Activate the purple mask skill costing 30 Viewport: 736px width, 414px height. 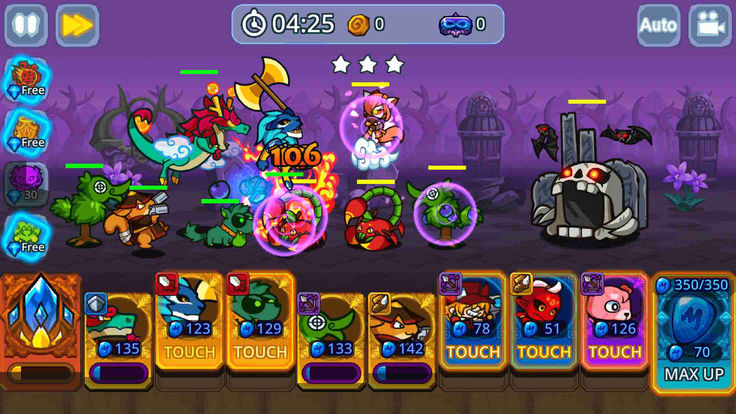tap(27, 183)
